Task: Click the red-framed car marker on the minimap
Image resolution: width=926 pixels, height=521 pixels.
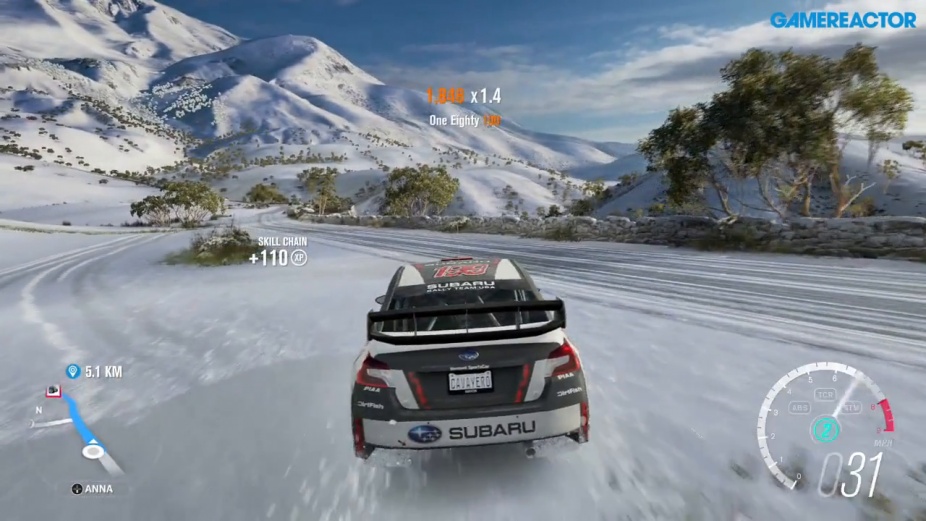Action: pos(52,391)
